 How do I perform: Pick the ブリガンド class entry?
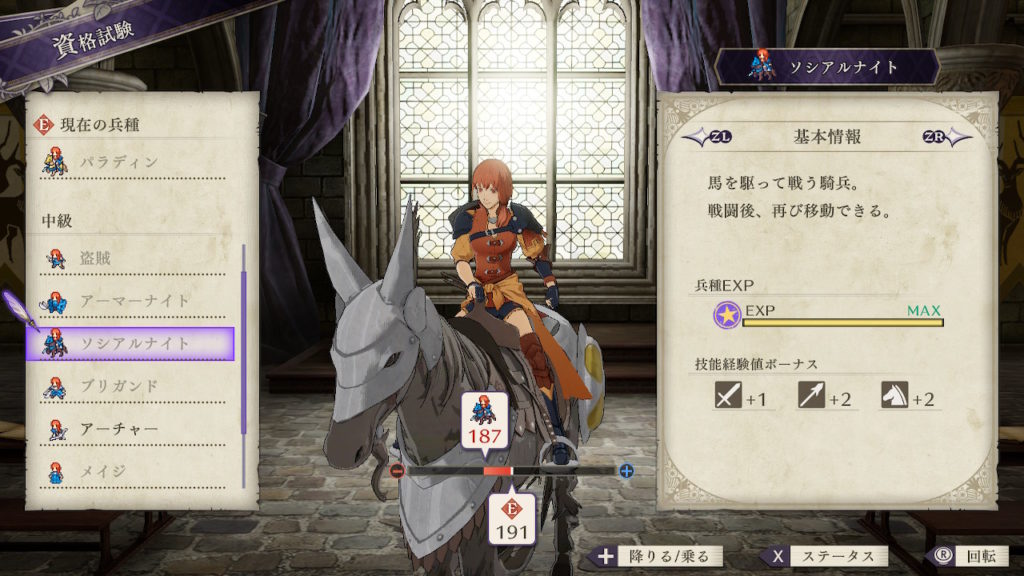(130, 386)
